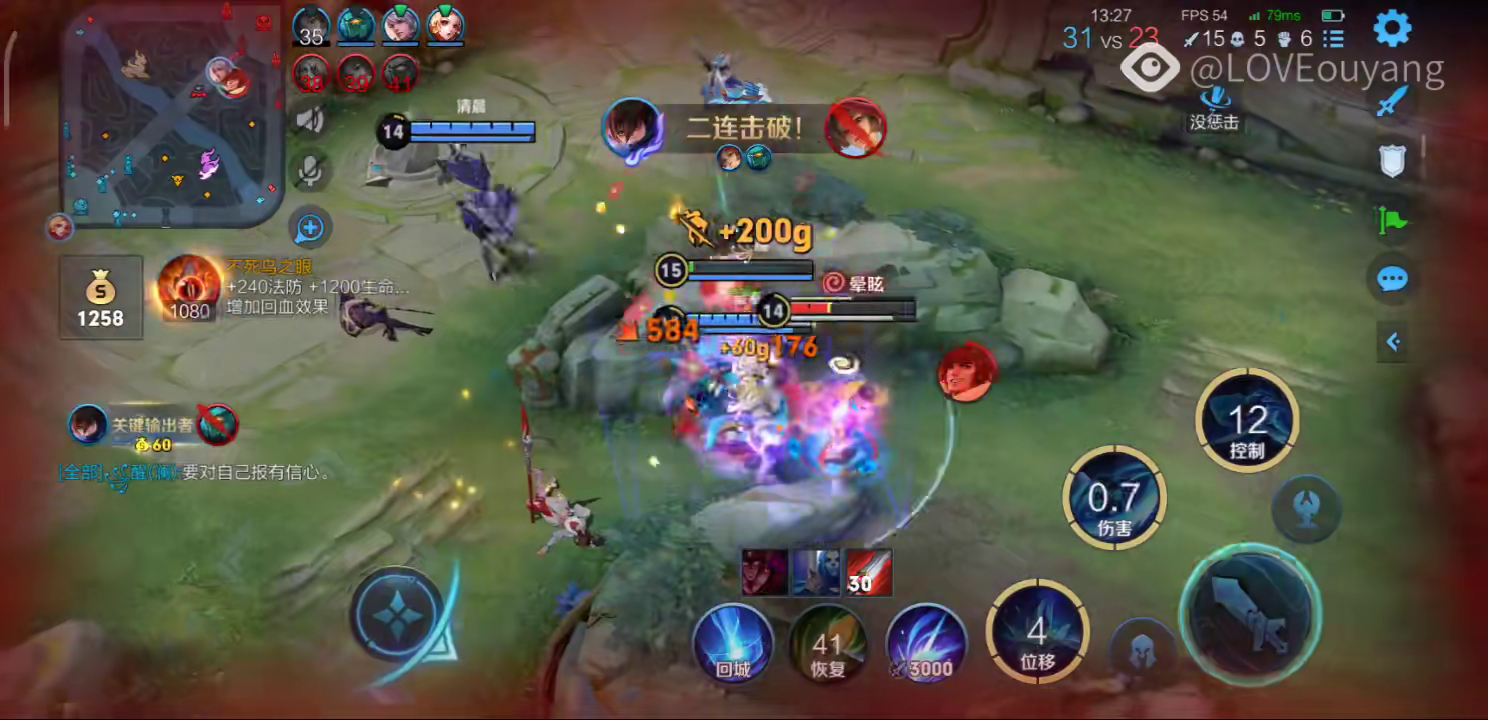This screenshot has width=1488, height=720.
Task: Open the scoreboard list icon
Action: coord(1333,39)
